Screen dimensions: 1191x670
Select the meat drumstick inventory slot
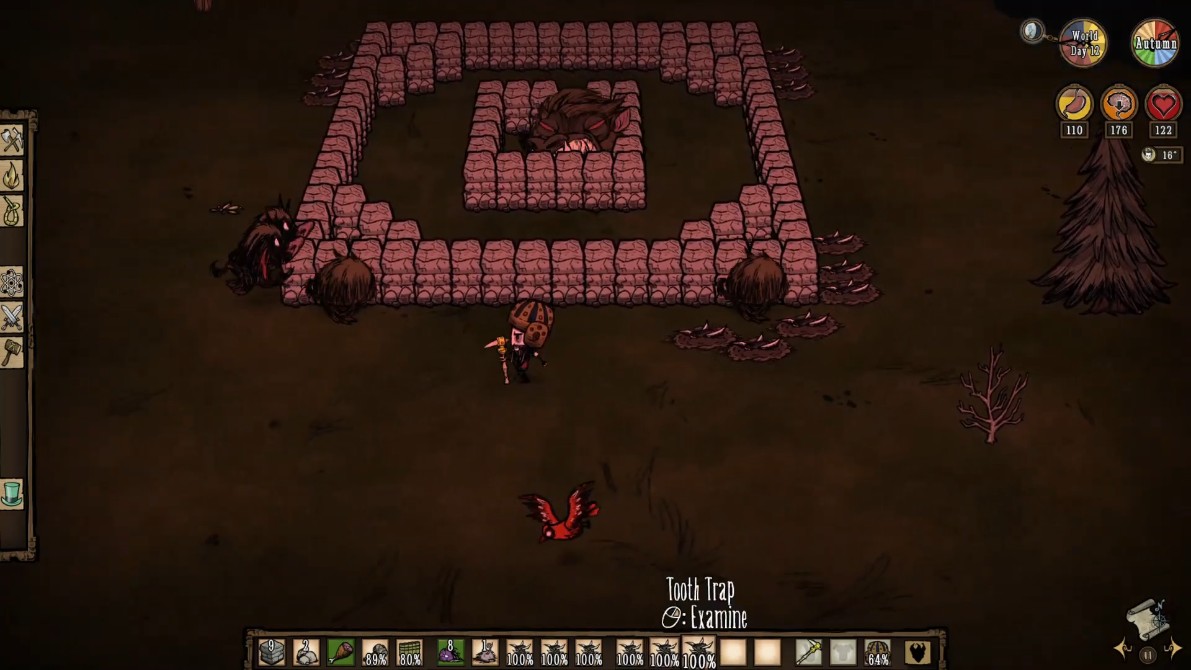coord(341,652)
